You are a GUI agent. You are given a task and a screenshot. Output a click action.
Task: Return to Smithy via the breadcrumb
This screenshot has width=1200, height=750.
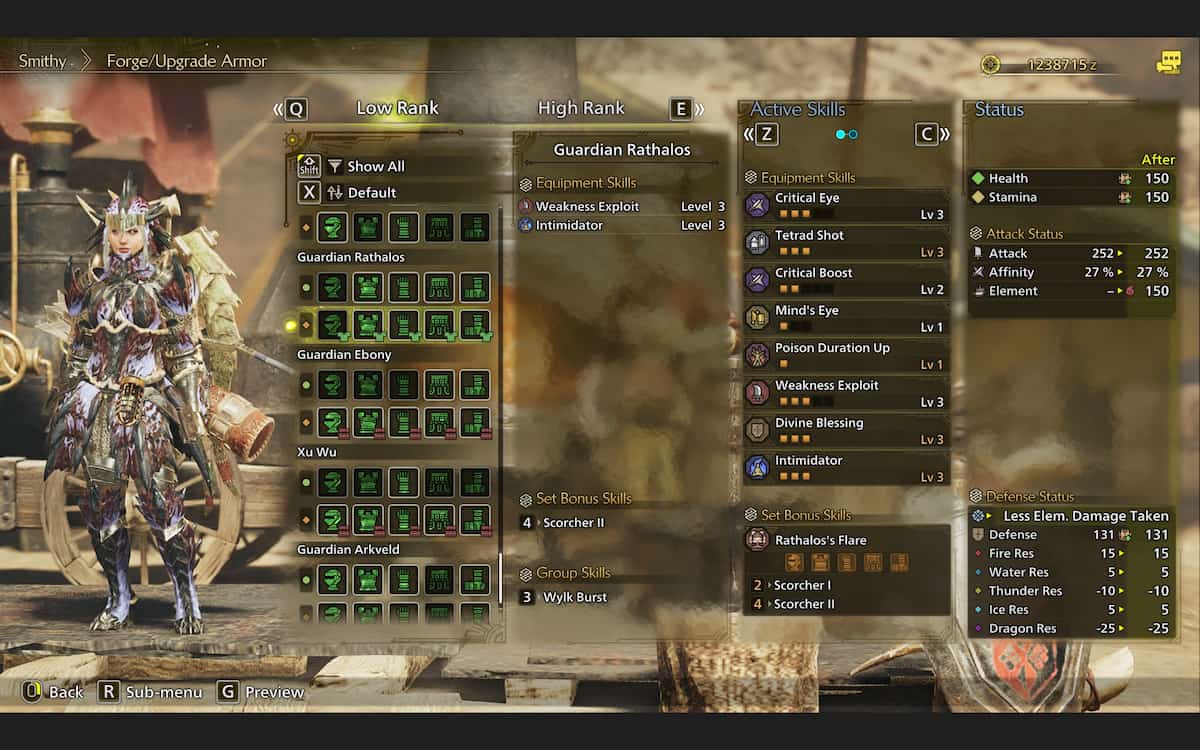42,61
